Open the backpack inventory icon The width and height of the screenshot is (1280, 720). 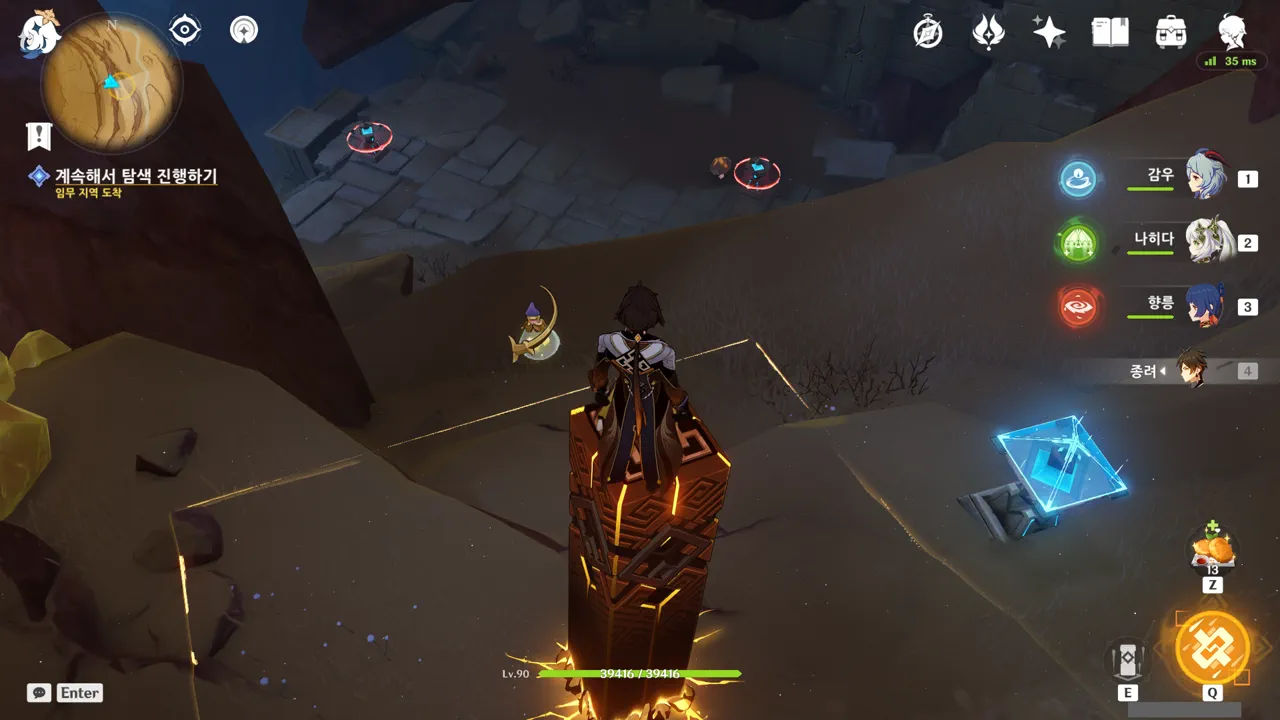(x=1170, y=32)
